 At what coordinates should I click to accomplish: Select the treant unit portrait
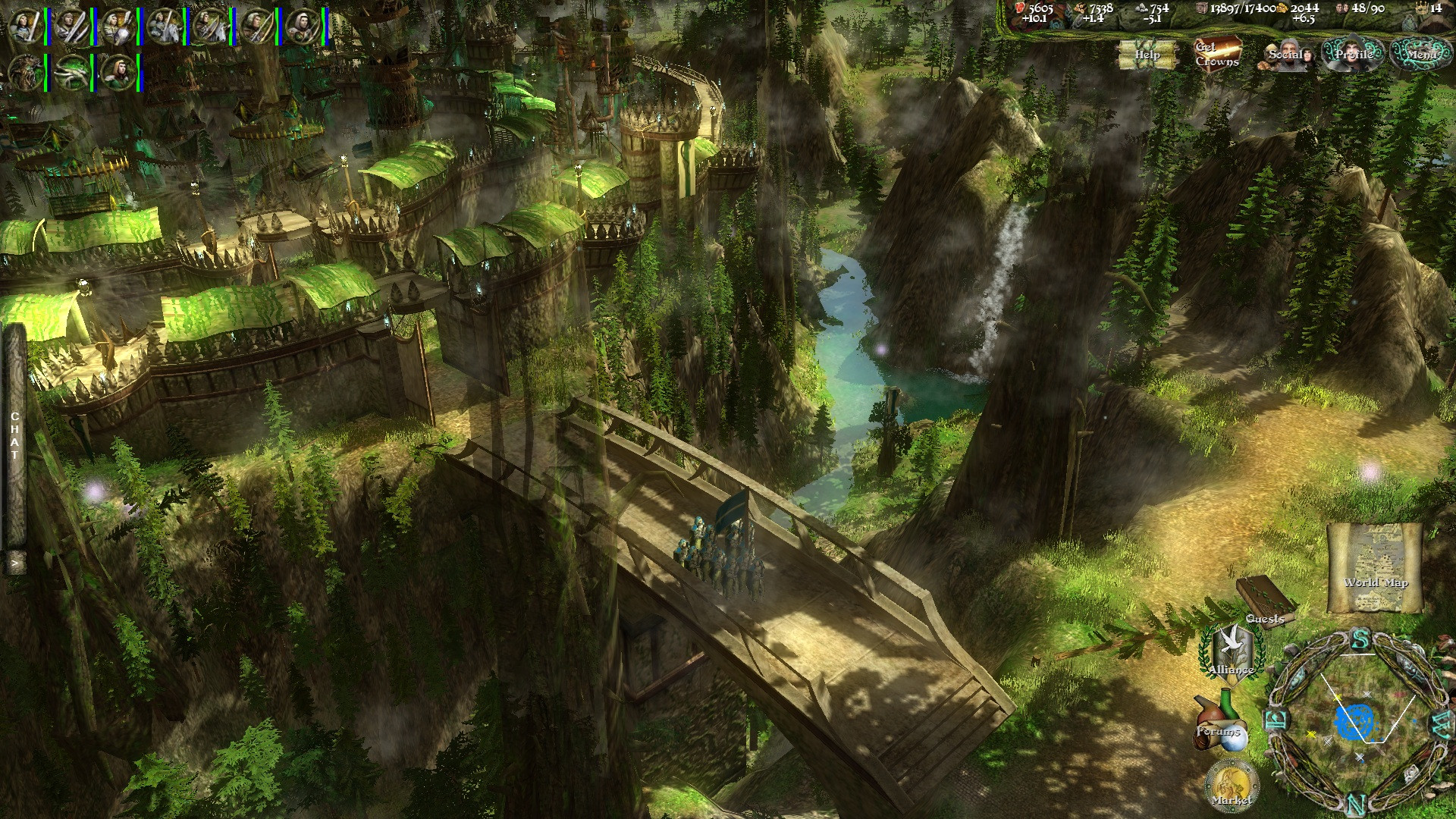click(x=26, y=73)
